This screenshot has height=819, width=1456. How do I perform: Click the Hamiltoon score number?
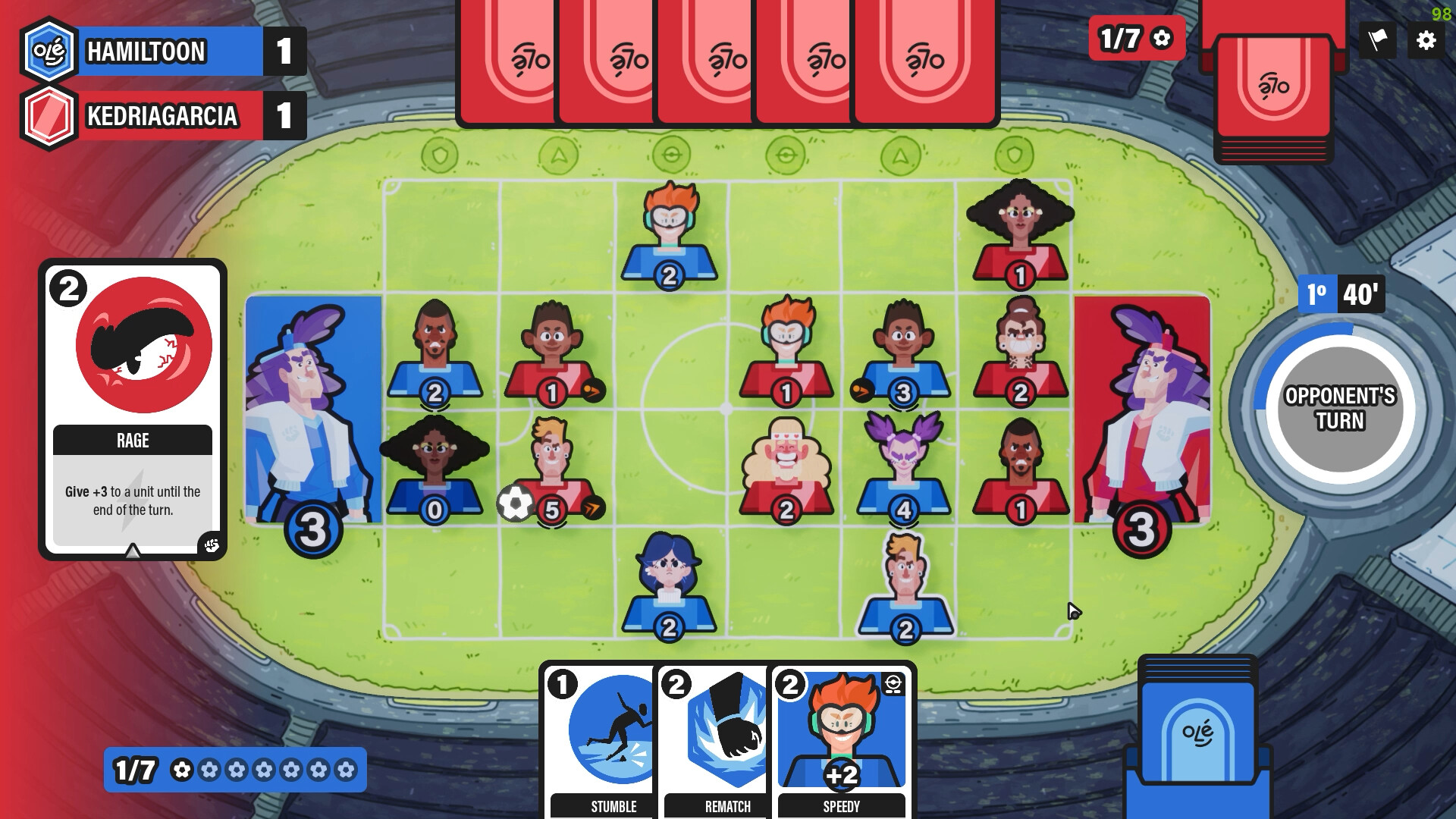(x=282, y=52)
